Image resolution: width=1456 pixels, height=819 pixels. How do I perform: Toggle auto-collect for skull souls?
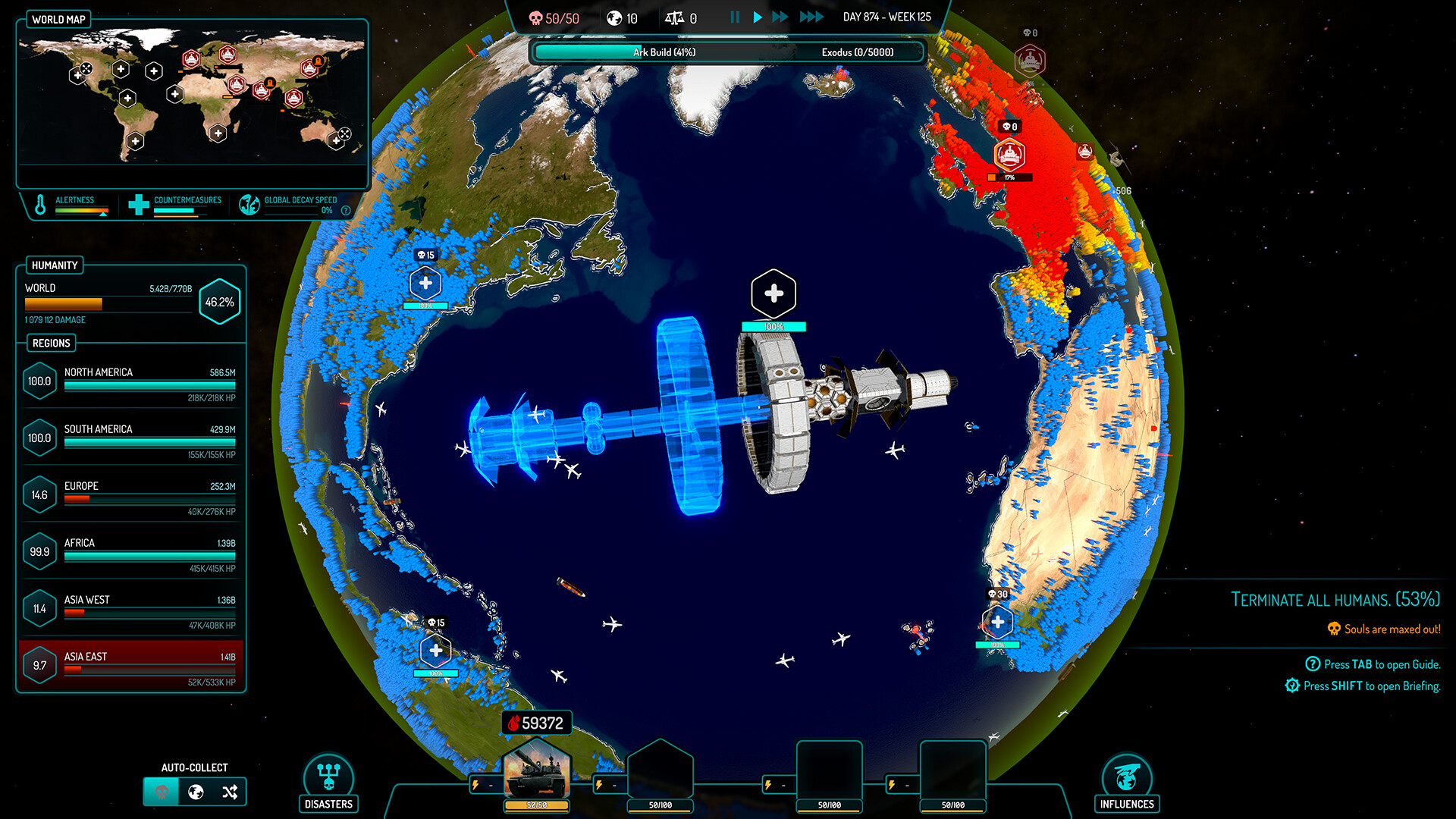[162, 792]
